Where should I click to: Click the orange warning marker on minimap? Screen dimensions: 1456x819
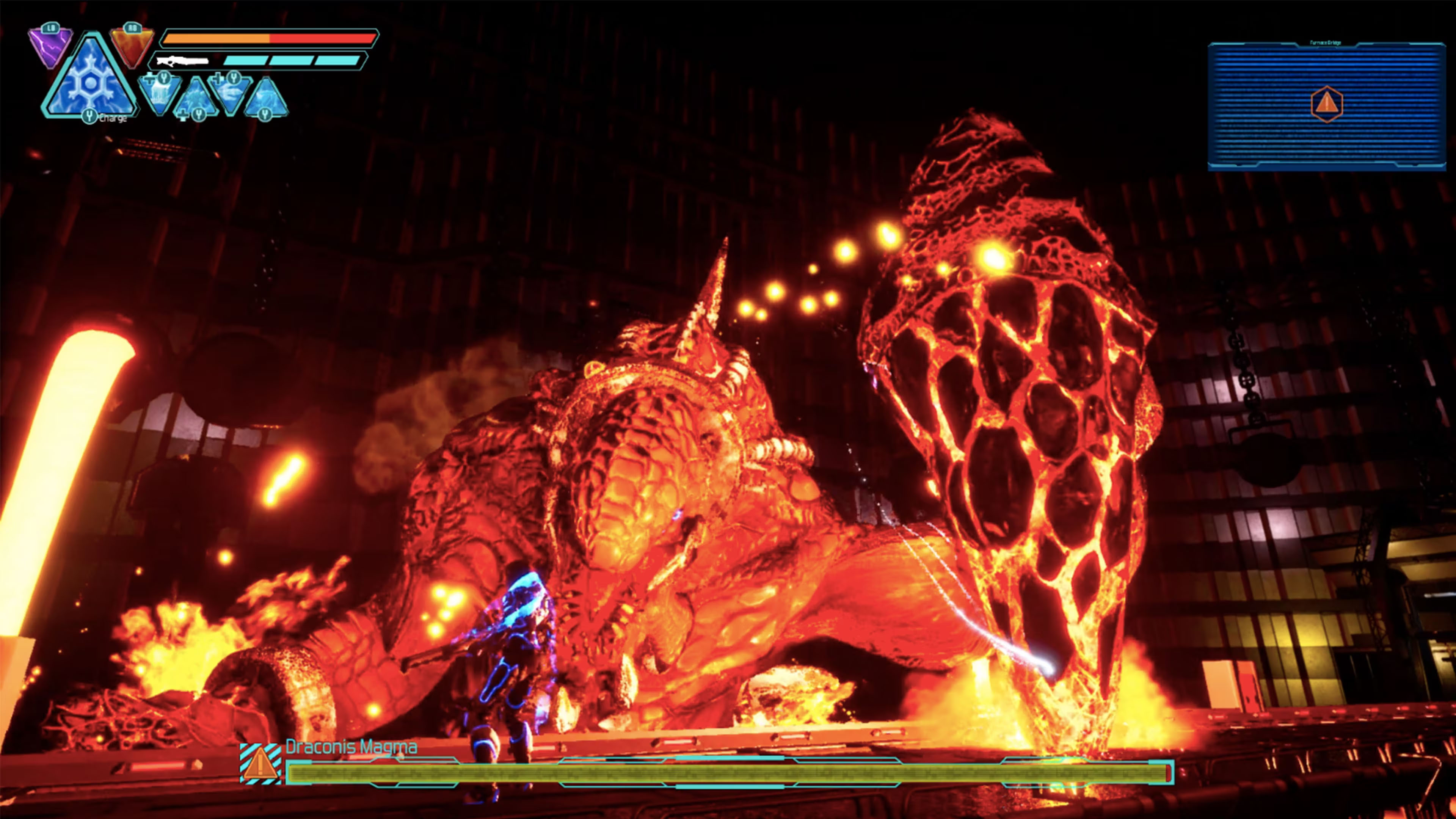[x=1326, y=104]
